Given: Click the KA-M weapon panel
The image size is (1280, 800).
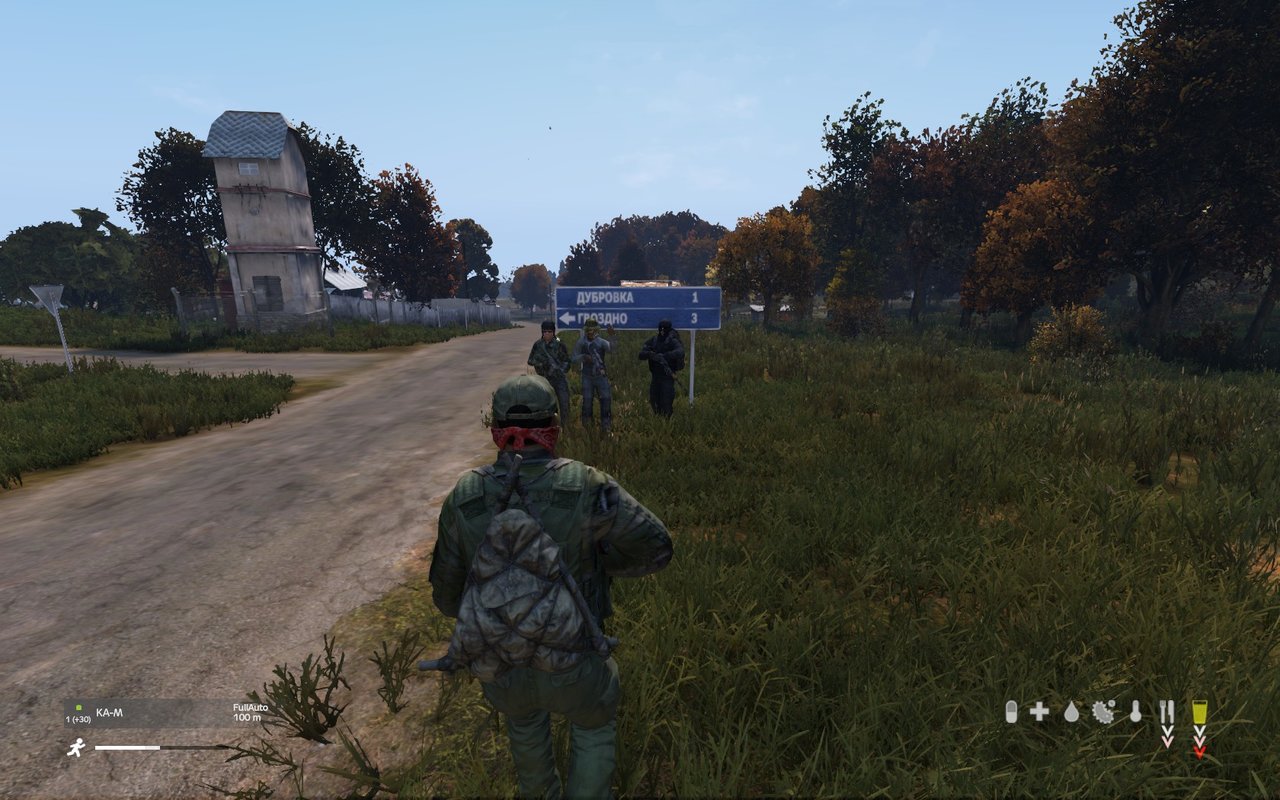Looking at the screenshot, I should point(167,713).
